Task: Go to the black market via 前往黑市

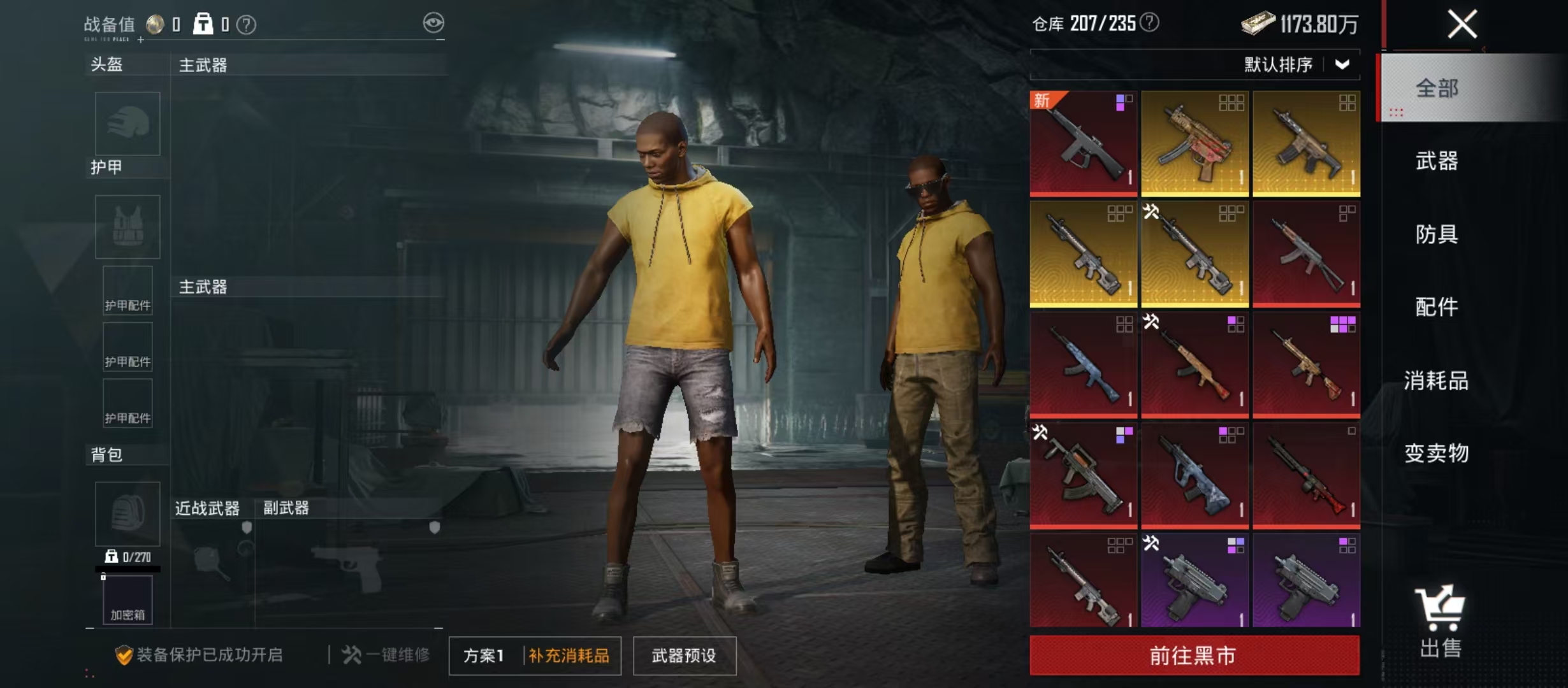Action: pos(1194,655)
